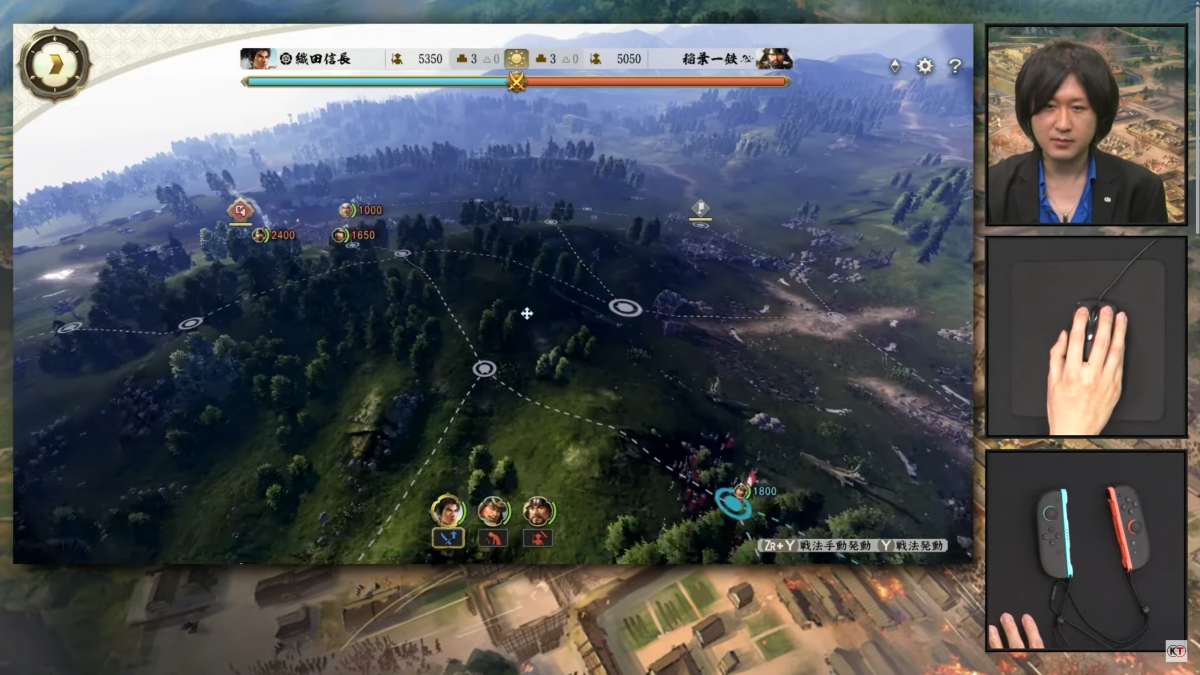Select the leftmost officer portrait in the bottom row
The image size is (1200, 675).
[x=446, y=511]
